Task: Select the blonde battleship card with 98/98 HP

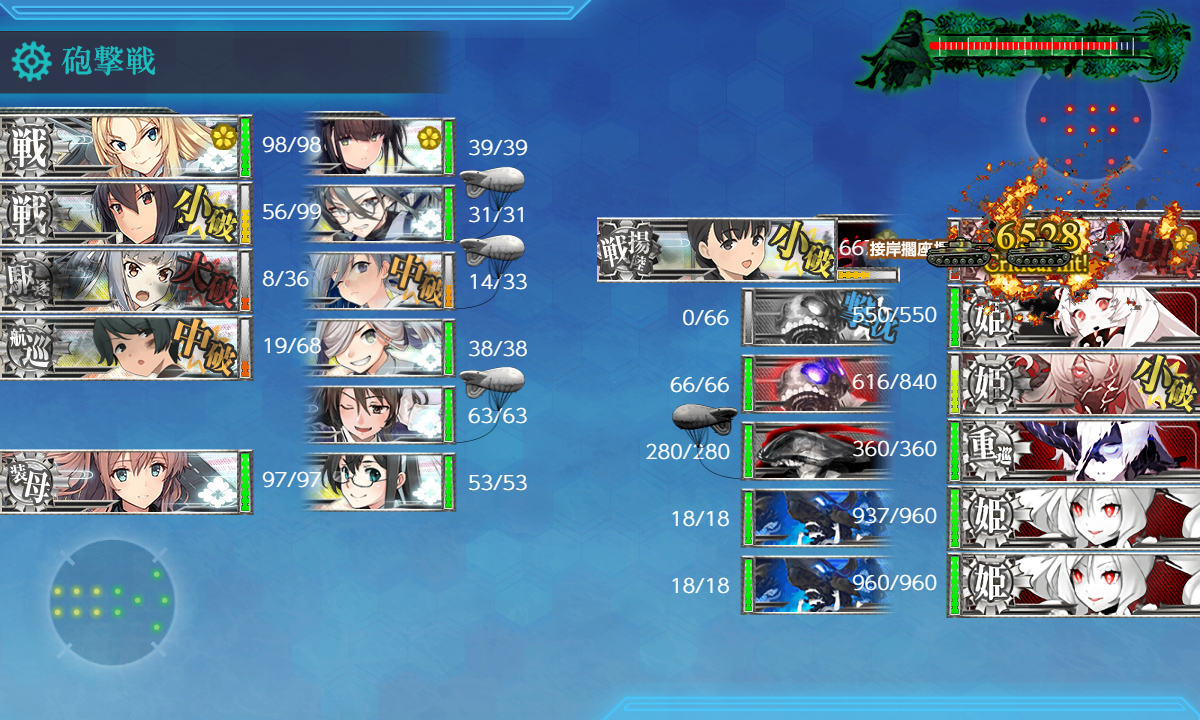Action: point(125,147)
